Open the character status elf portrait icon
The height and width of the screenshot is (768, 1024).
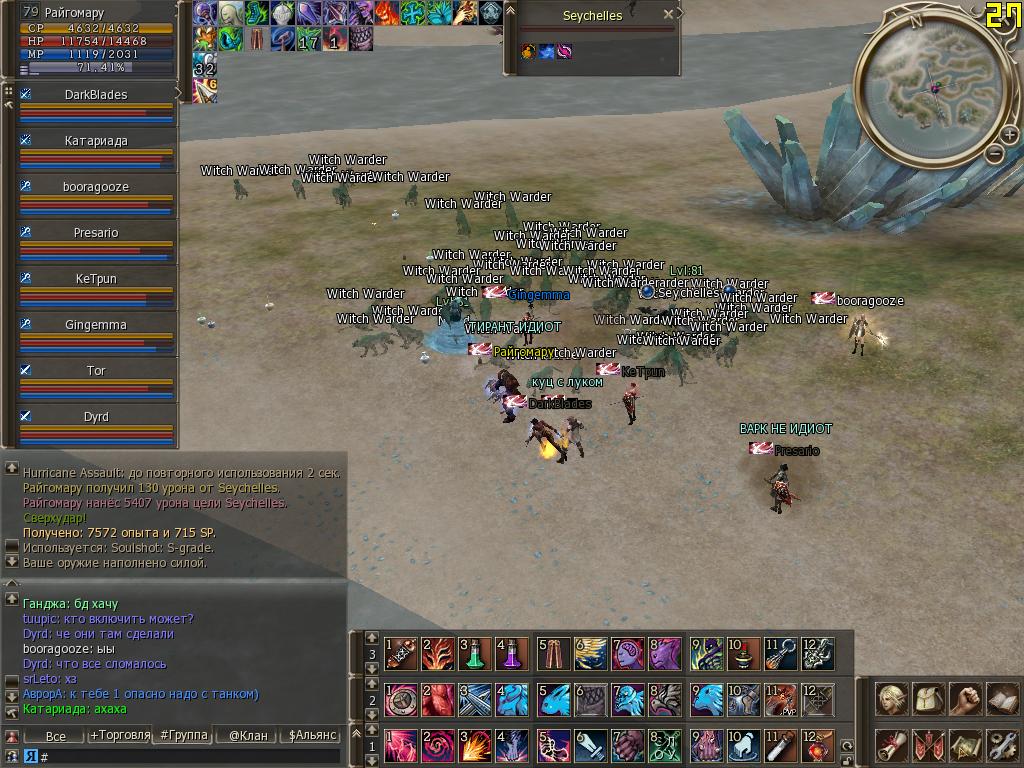(891, 698)
